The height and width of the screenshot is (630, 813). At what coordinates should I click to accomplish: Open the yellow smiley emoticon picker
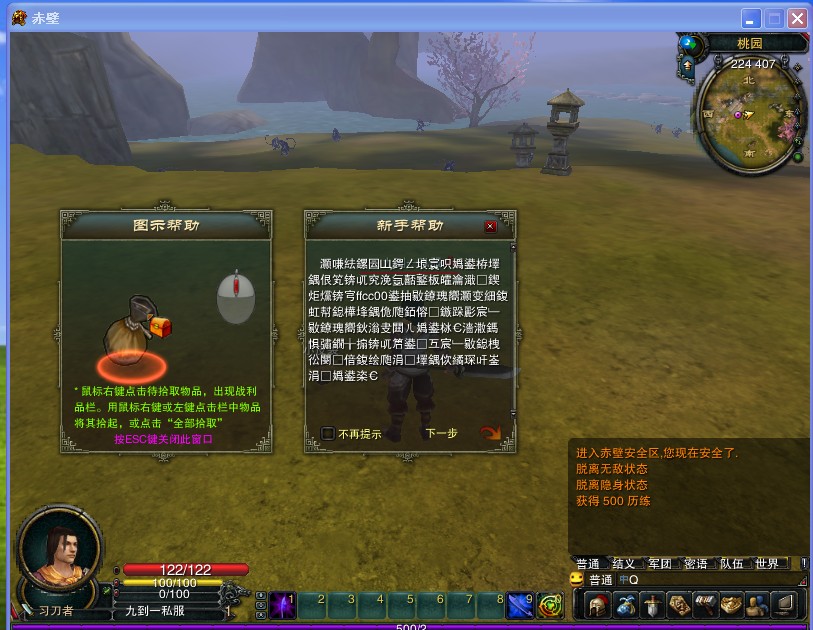tap(577, 580)
